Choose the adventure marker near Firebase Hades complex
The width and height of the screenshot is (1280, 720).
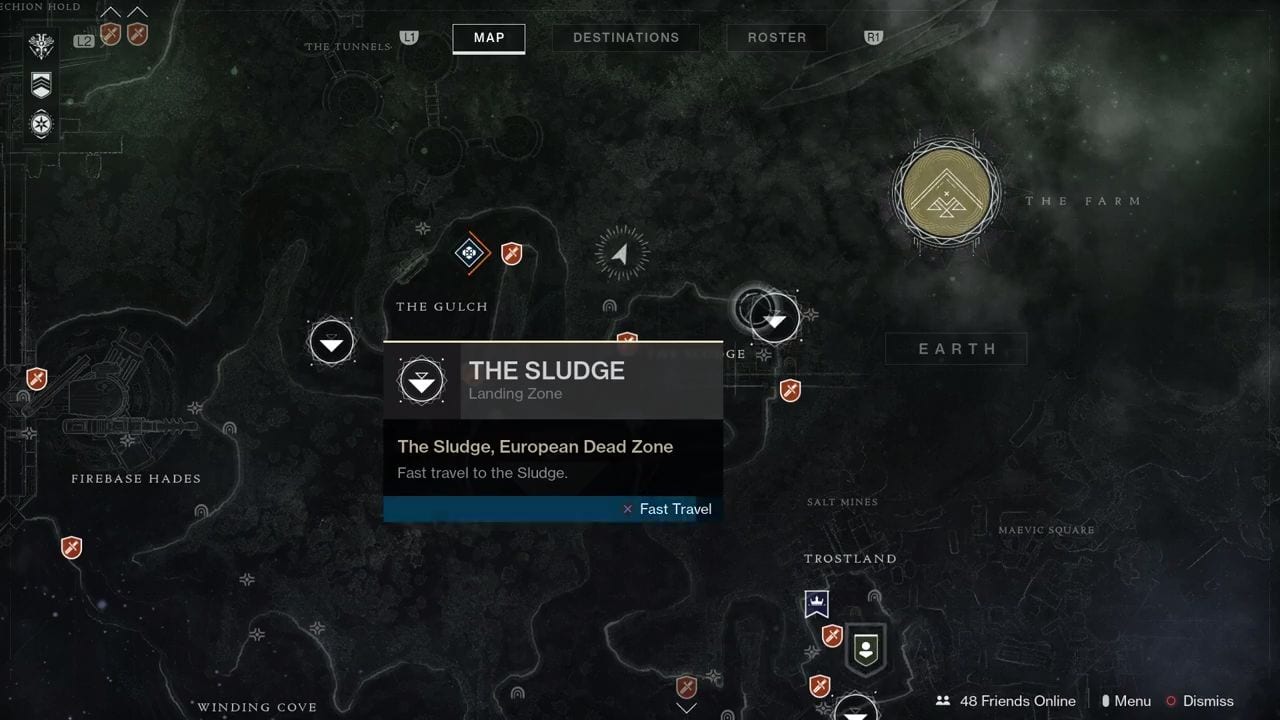click(37, 379)
